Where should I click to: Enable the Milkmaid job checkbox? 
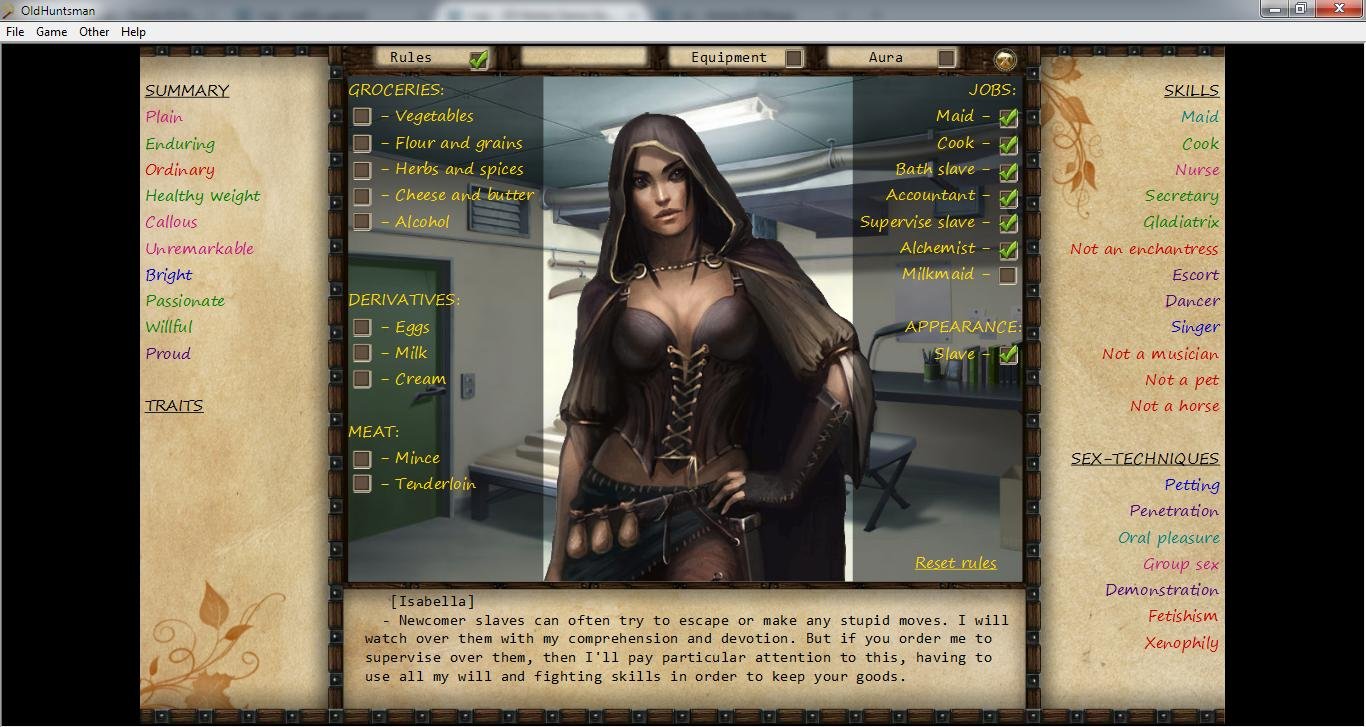(x=1008, y=275)
